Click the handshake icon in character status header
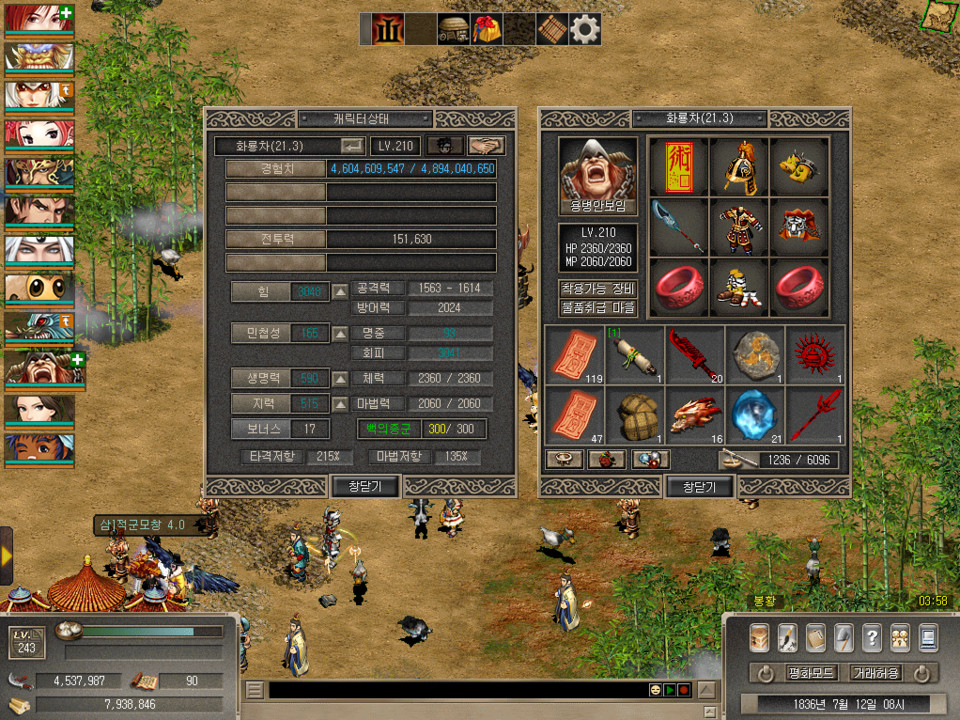Viewport: 960px width, 720px height. click(486, 146)
